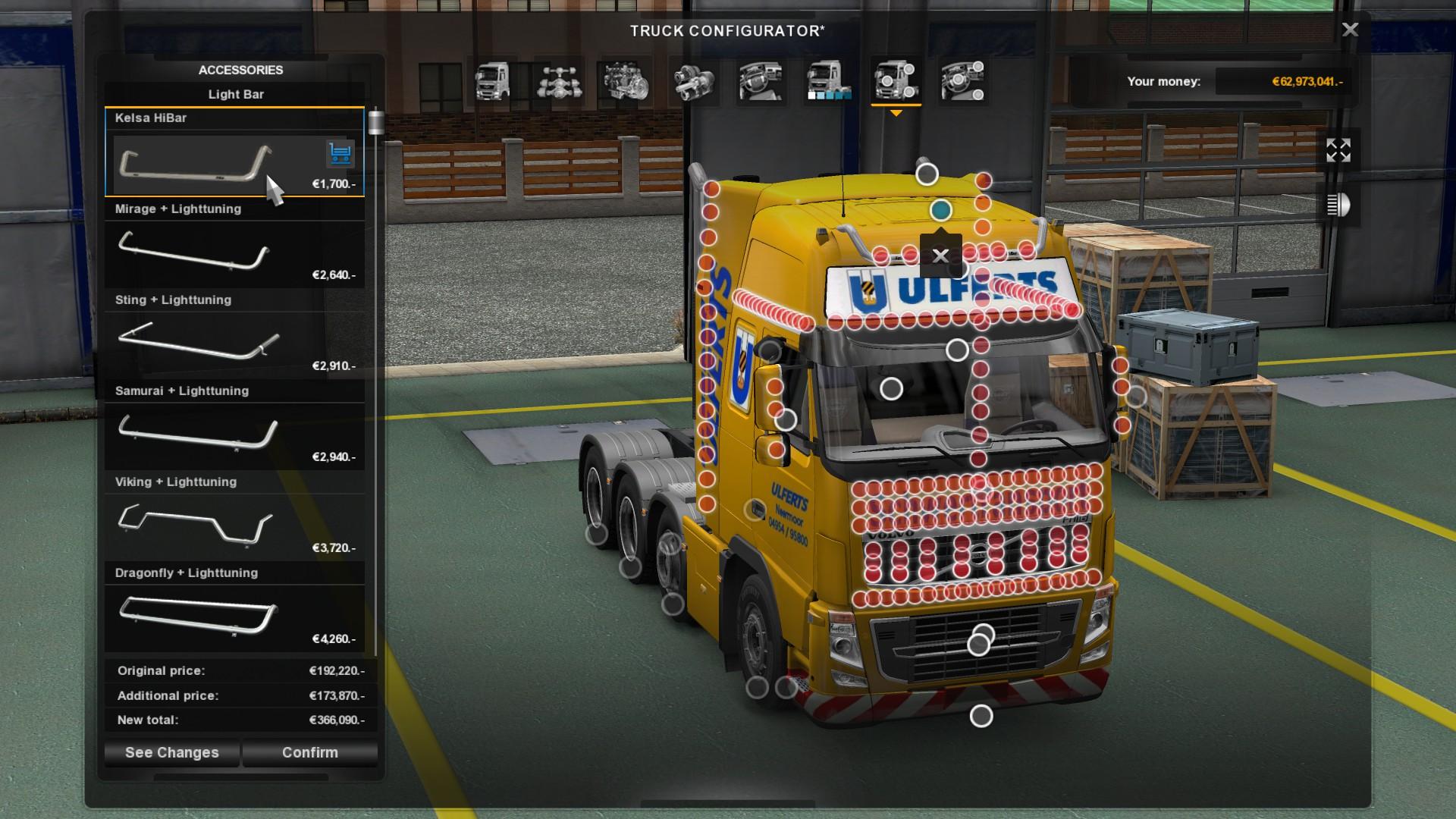Open the interior accessories tab
1456x819 pixels.
(x=962, y=81)
